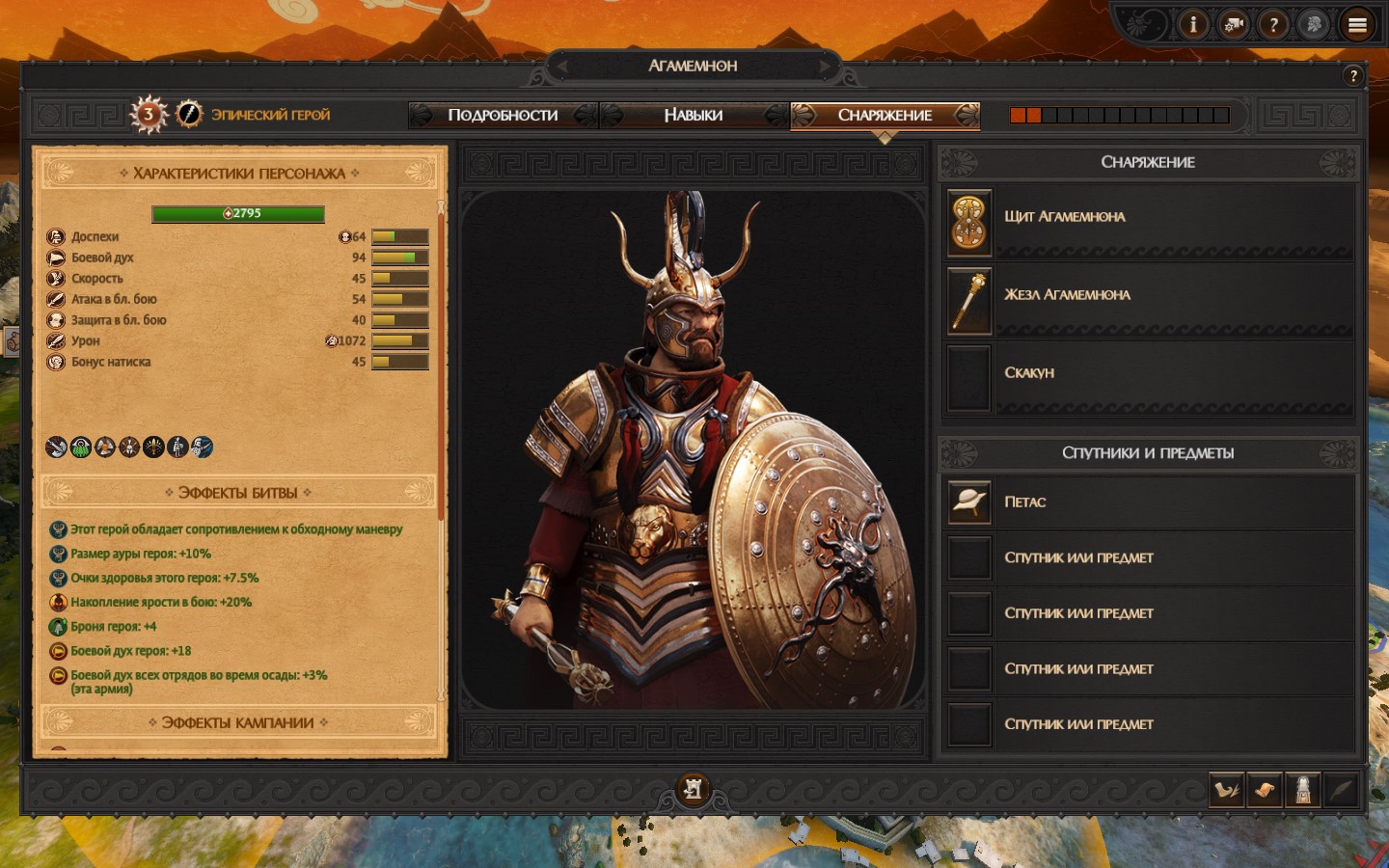1389x868 pixels.
Task: Switch to the next character with right arrow
Action: [x=824, y=66]
